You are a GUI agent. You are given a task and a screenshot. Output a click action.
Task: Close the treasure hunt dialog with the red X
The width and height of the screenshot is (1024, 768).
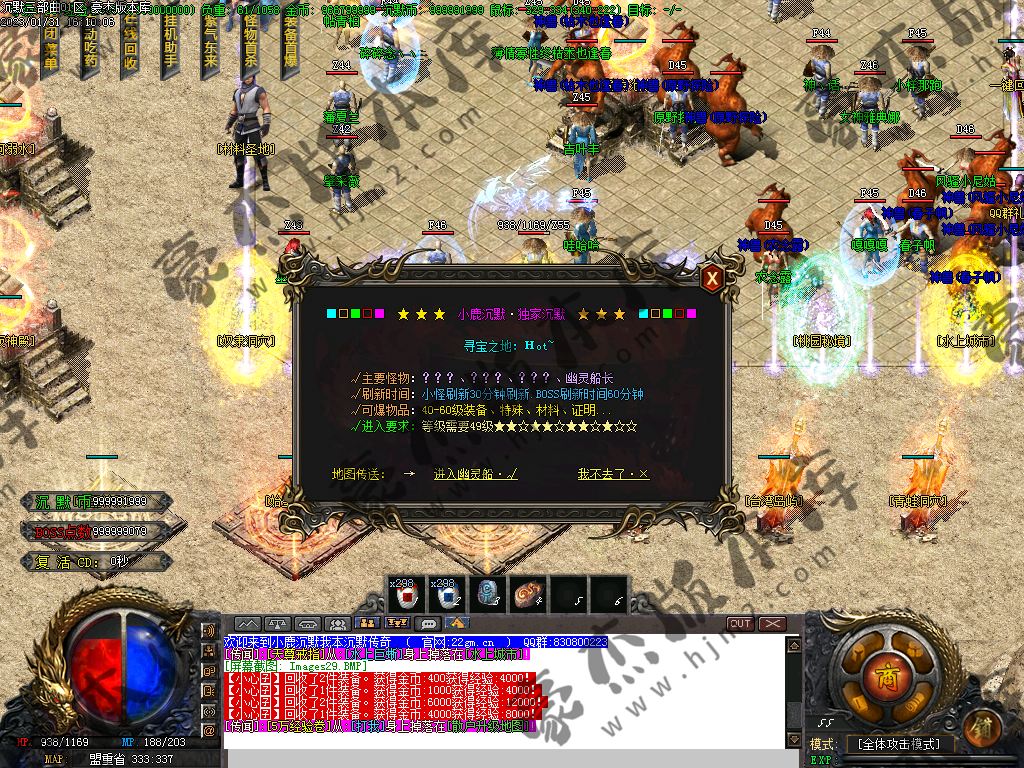pos(712,278)
